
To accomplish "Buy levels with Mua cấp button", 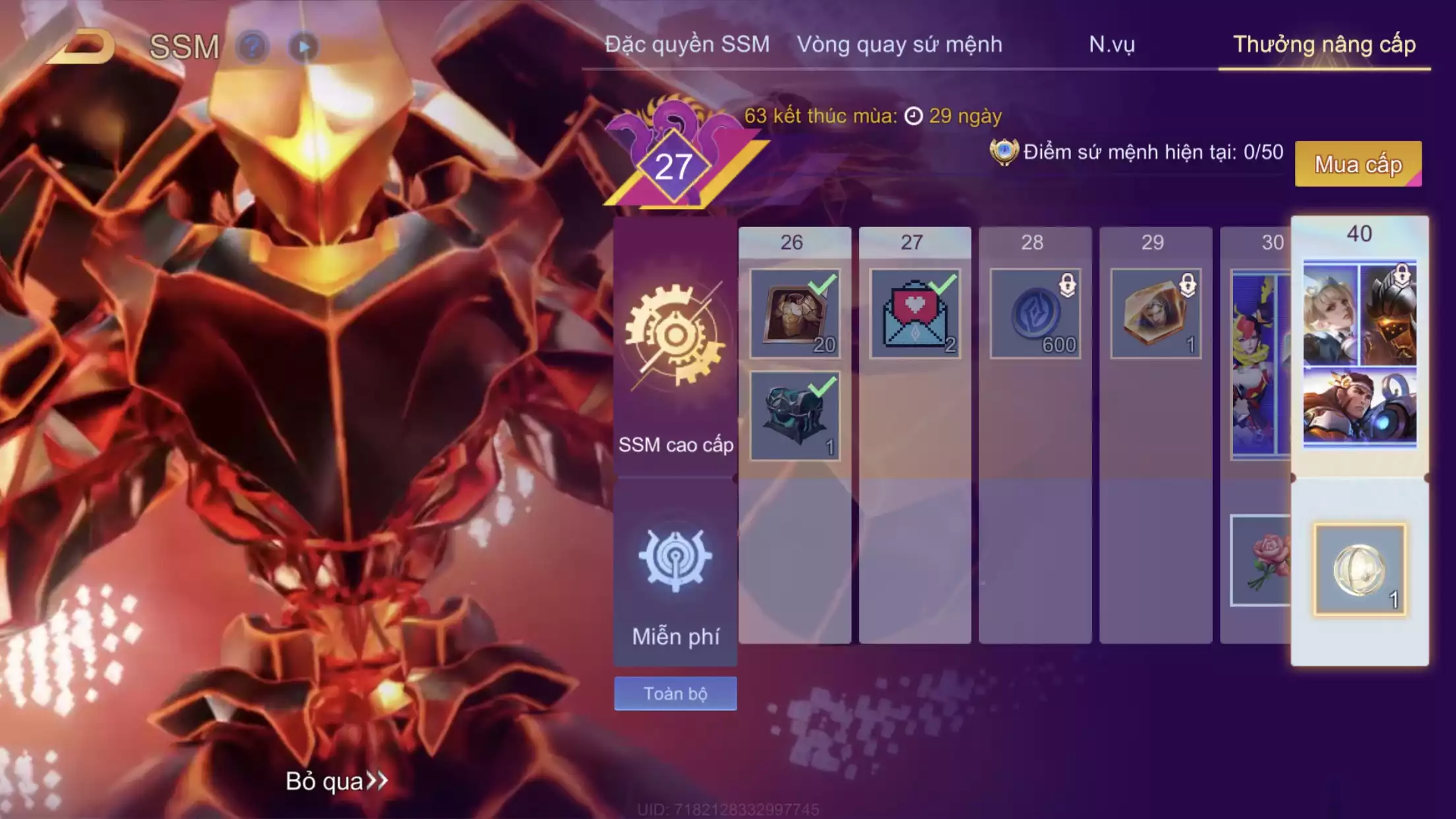I will click(1358, 164).
